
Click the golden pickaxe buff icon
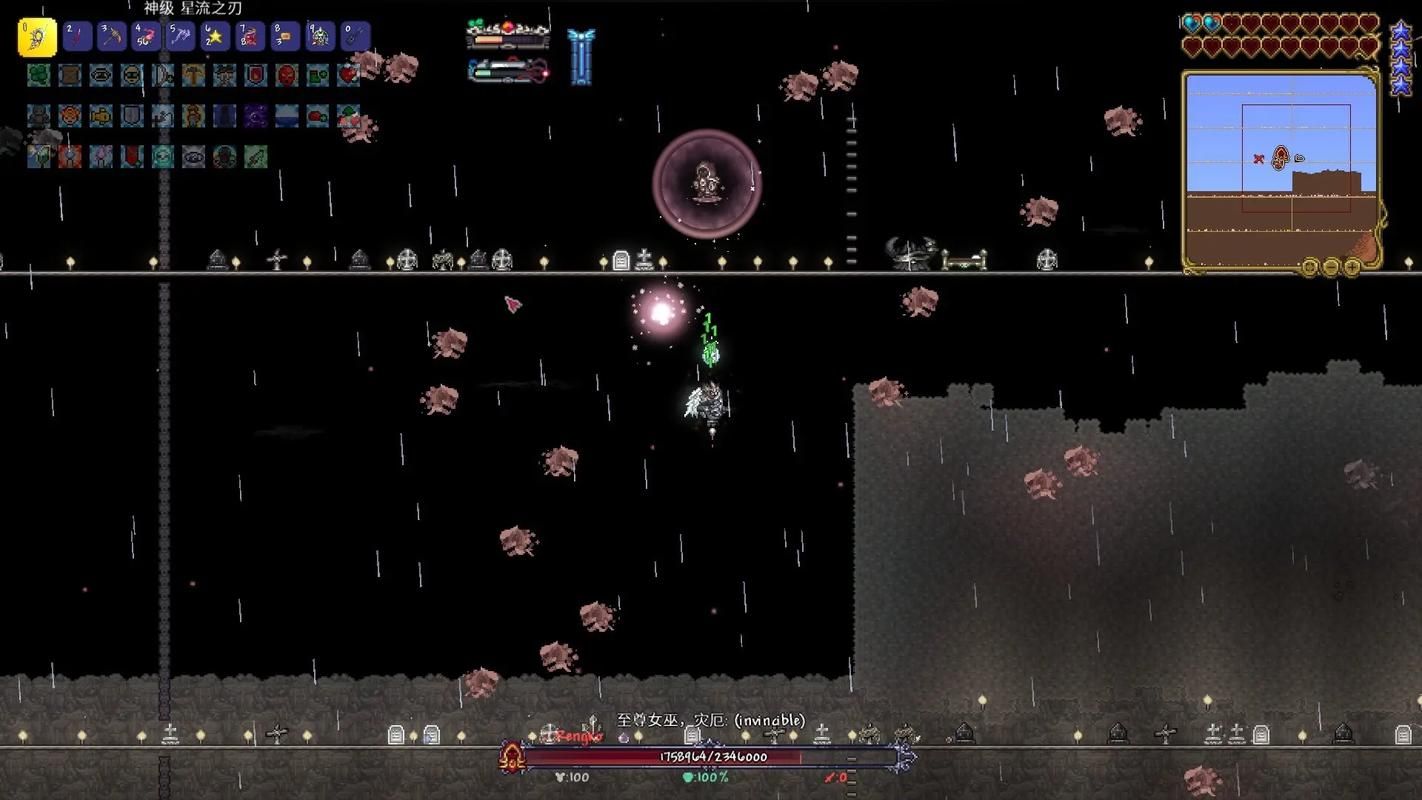(193, 75)
